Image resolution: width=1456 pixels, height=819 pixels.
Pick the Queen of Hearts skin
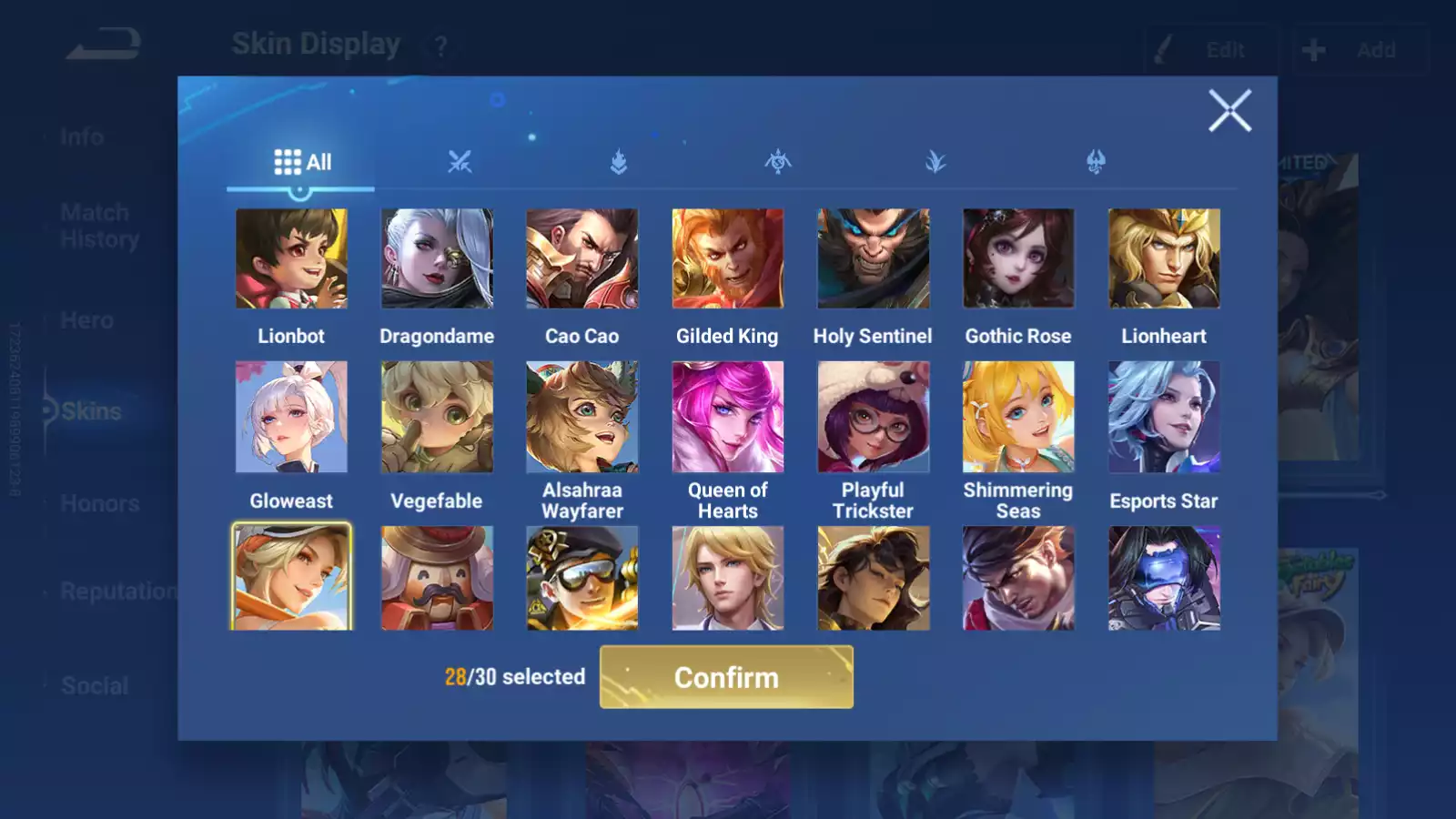pyautogui.click(x=727, y=417)
